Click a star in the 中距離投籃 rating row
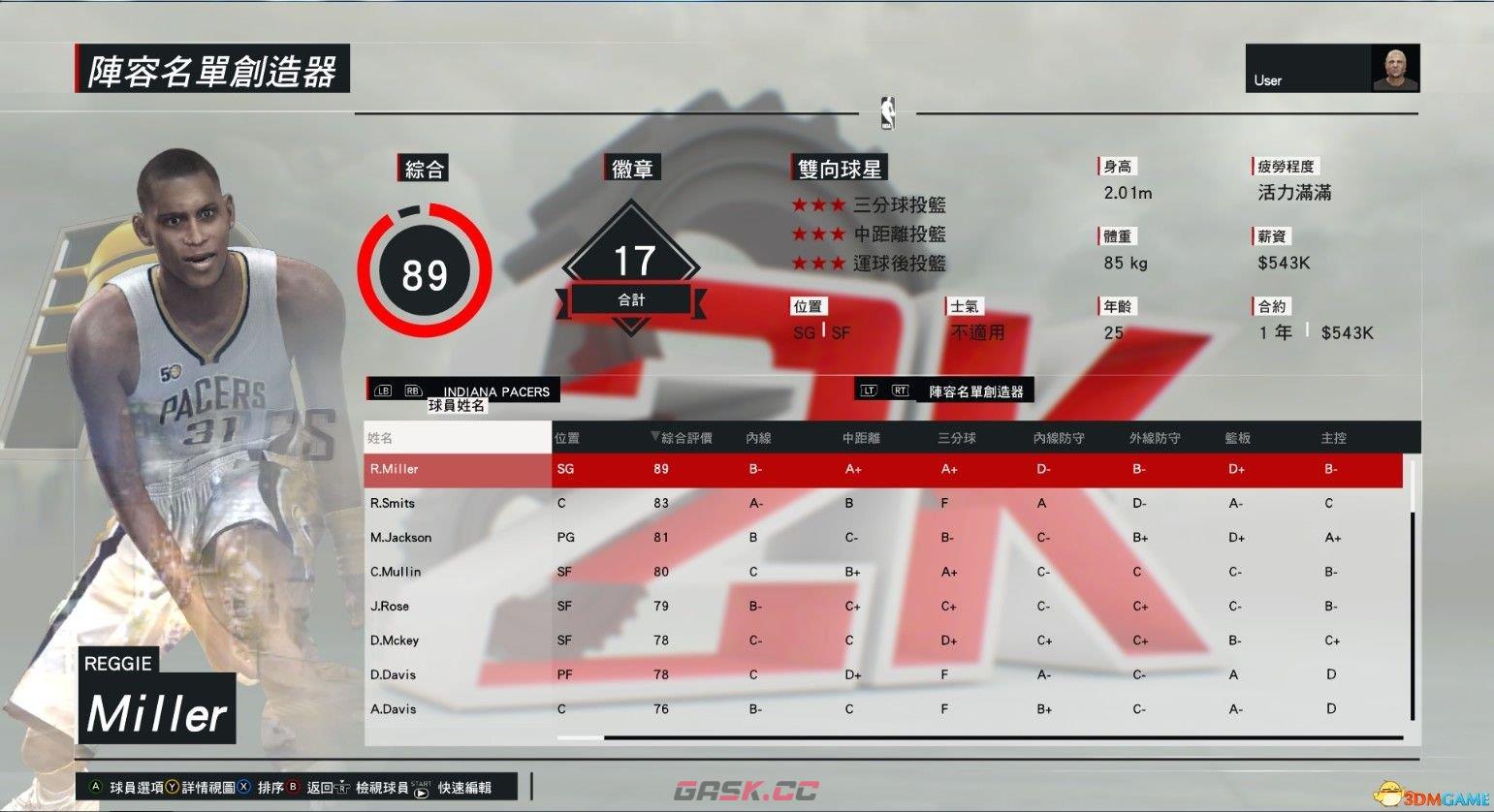Viewport: 1494px width, 812px height. [819, 234]
